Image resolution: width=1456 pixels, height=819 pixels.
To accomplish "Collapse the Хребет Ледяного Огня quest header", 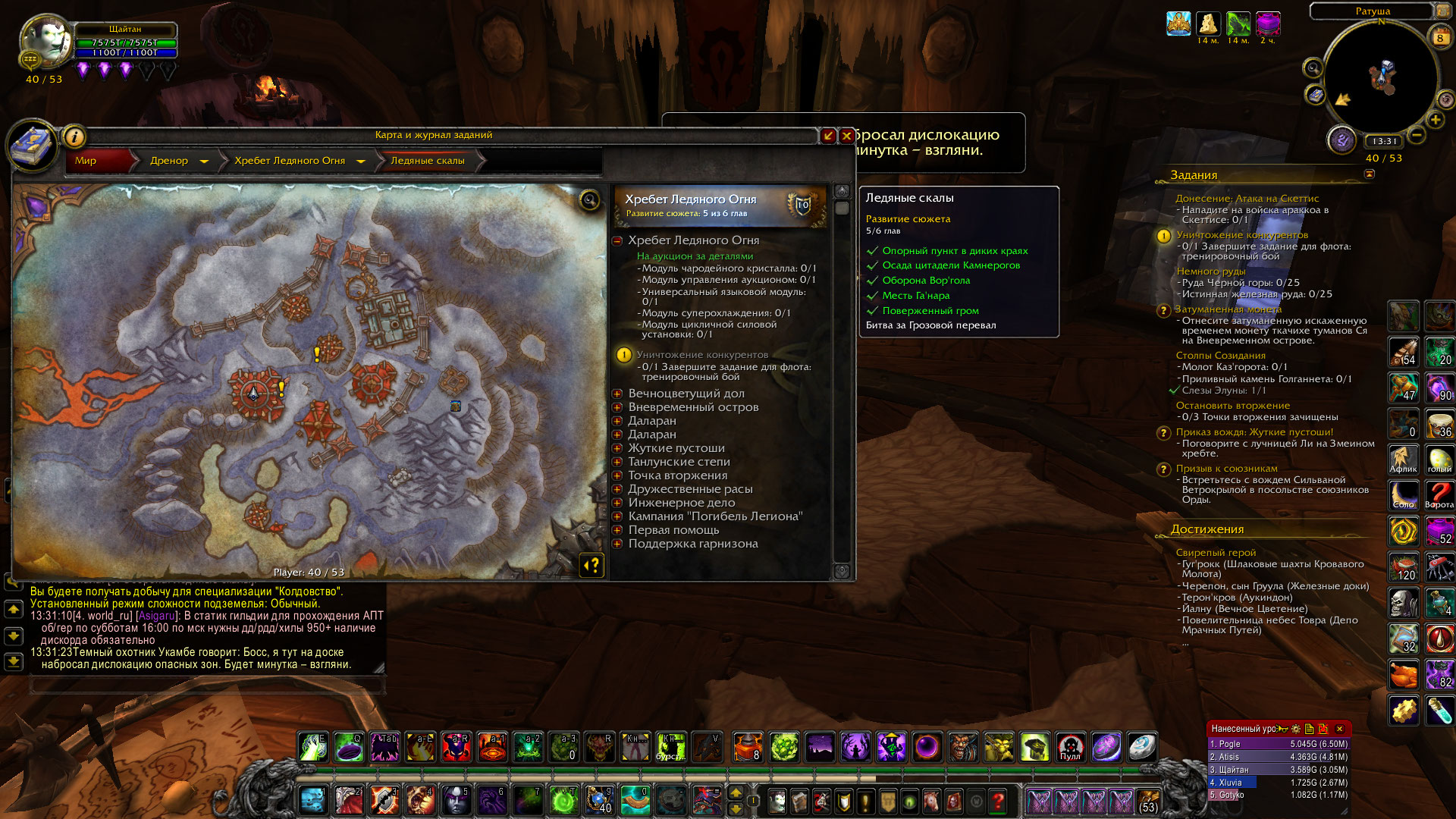I will pyautogui.click(x=617, y=240).
